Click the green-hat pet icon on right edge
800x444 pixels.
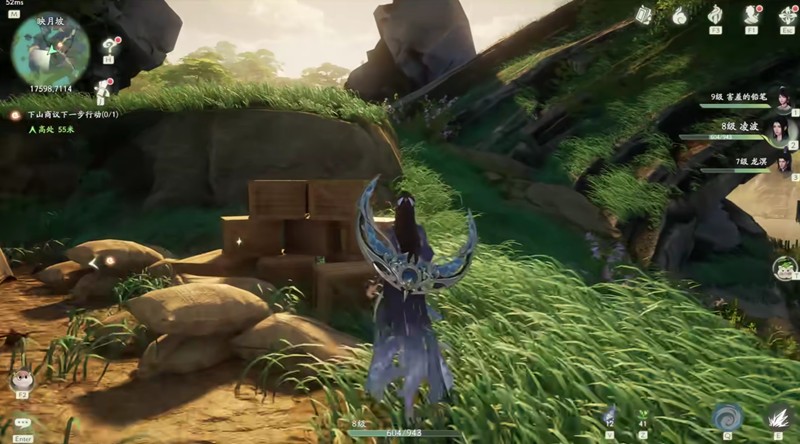tap(783, 267)
